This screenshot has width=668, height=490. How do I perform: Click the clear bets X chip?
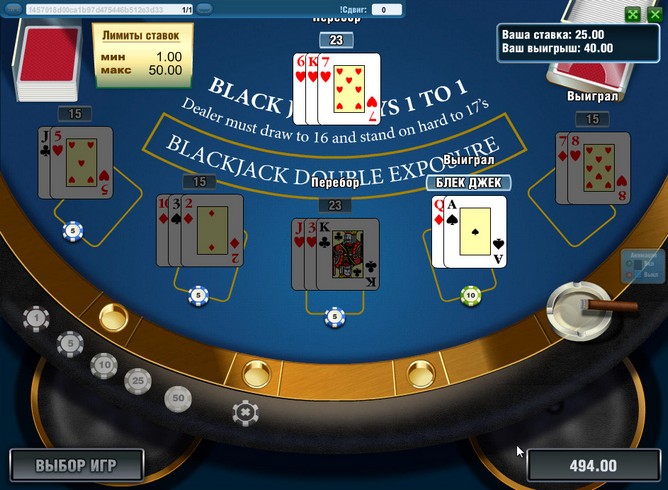tap(243, 411)
